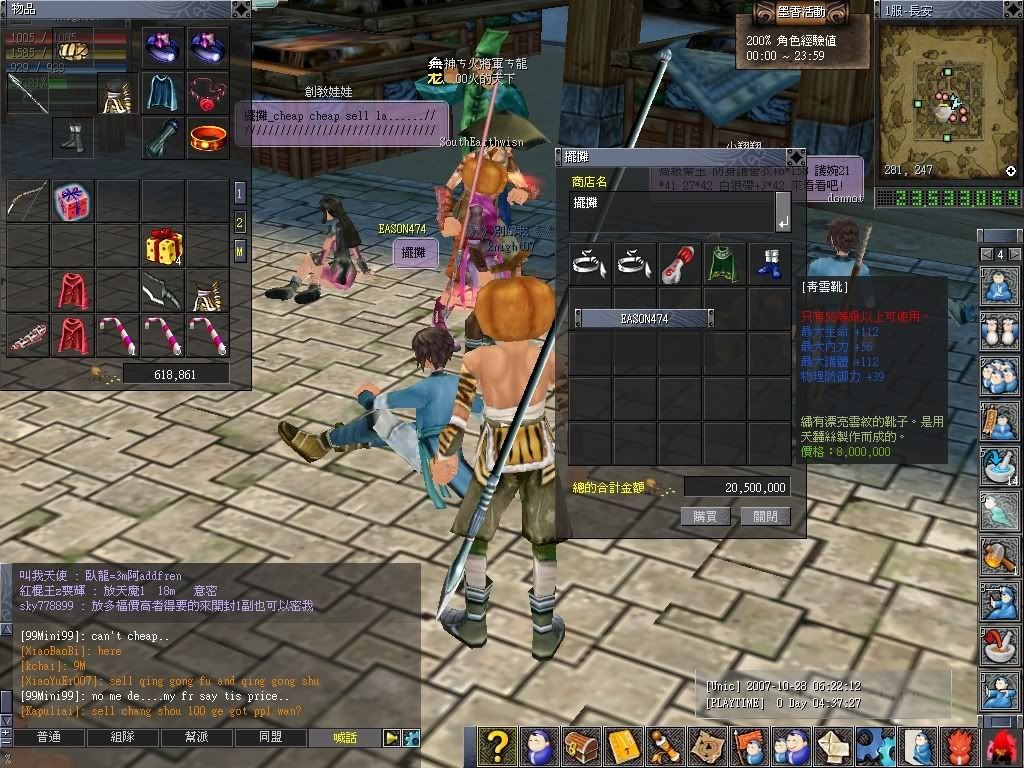Select the pink gift box with blue ribbon
1024x768 pixels.
[72, 200]
